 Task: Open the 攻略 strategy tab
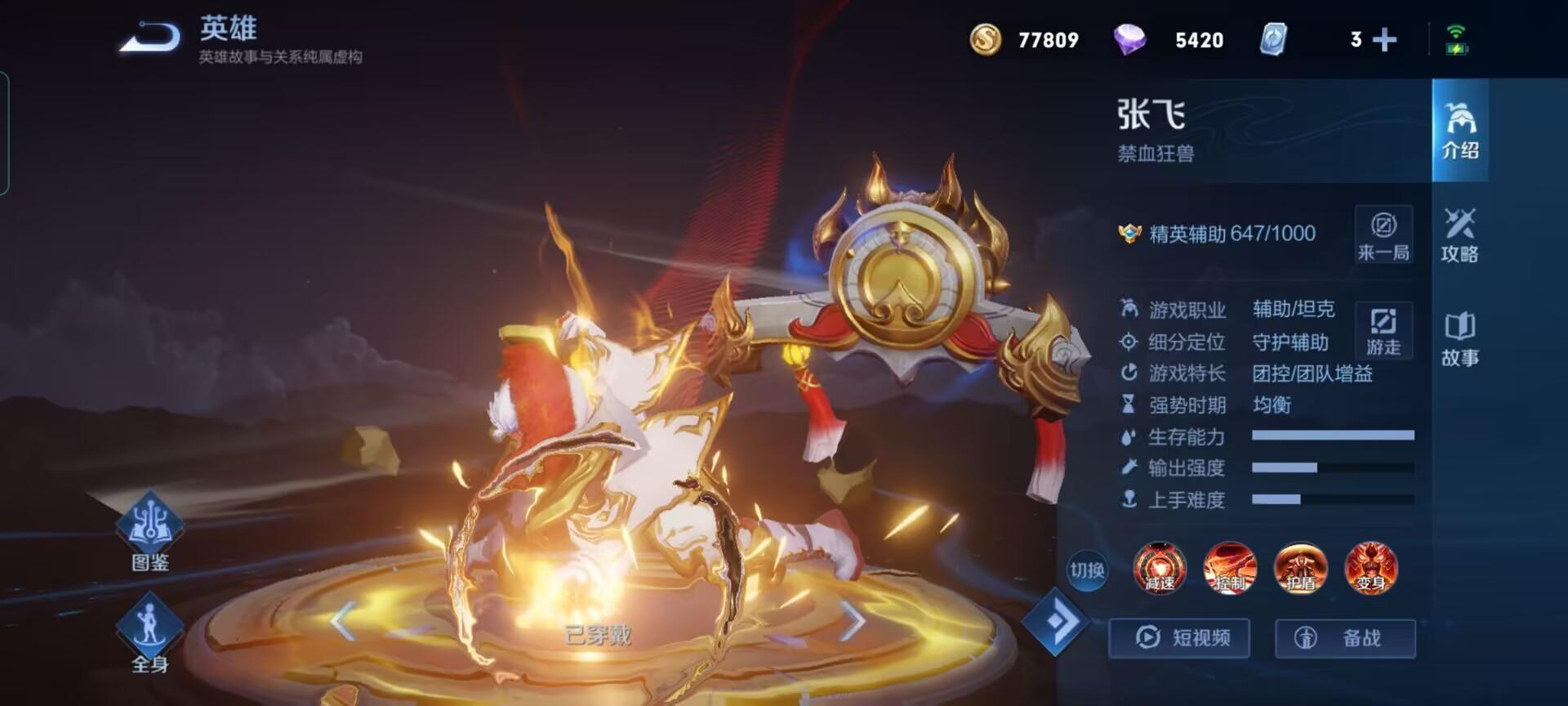tap(1459, 235)
